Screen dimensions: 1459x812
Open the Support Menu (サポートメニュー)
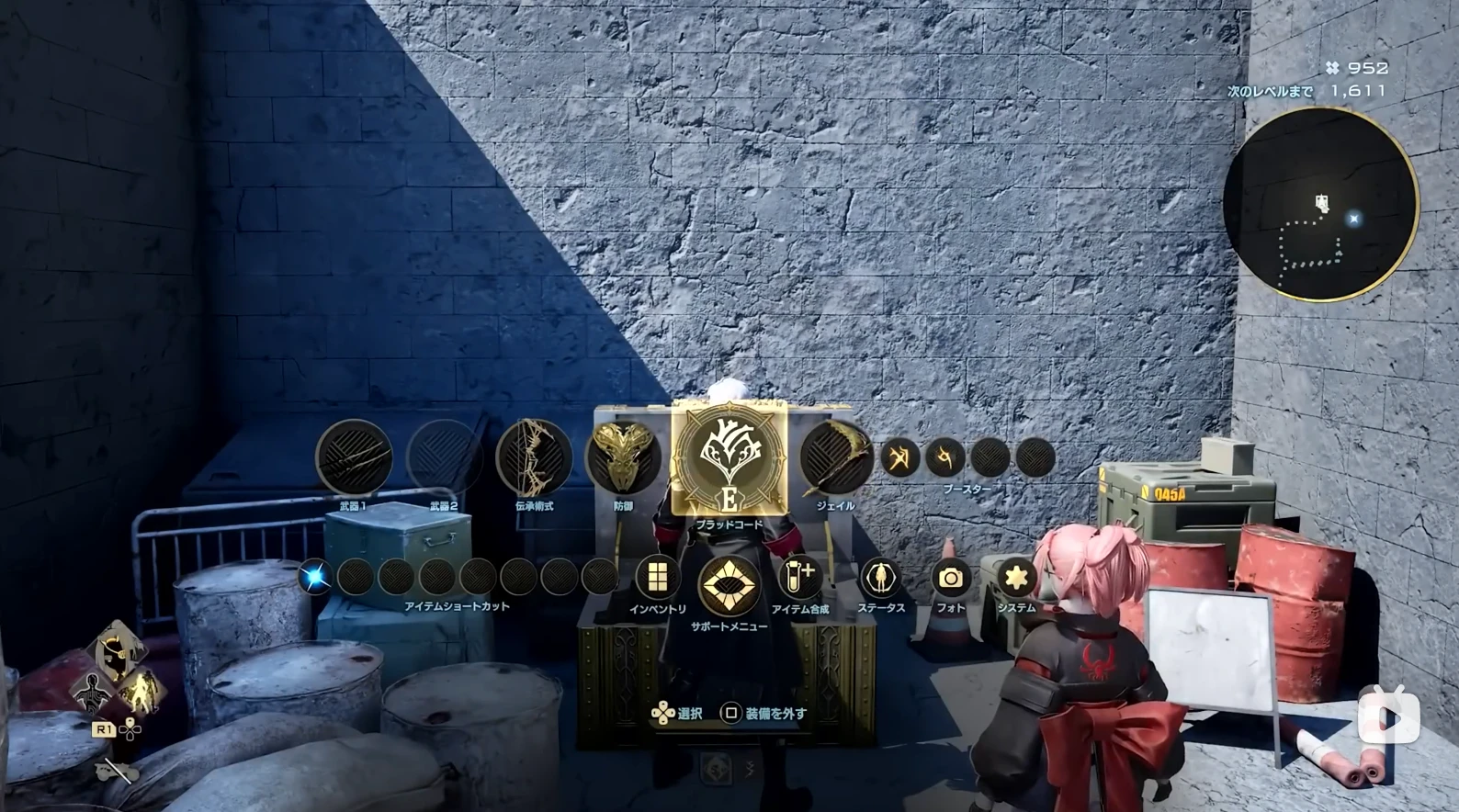[729, 585]
